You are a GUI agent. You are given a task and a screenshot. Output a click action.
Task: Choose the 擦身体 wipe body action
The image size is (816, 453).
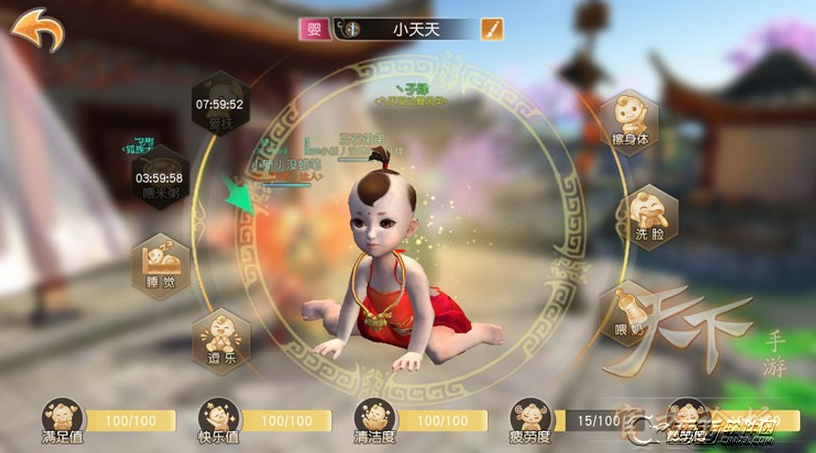(630, 120)
